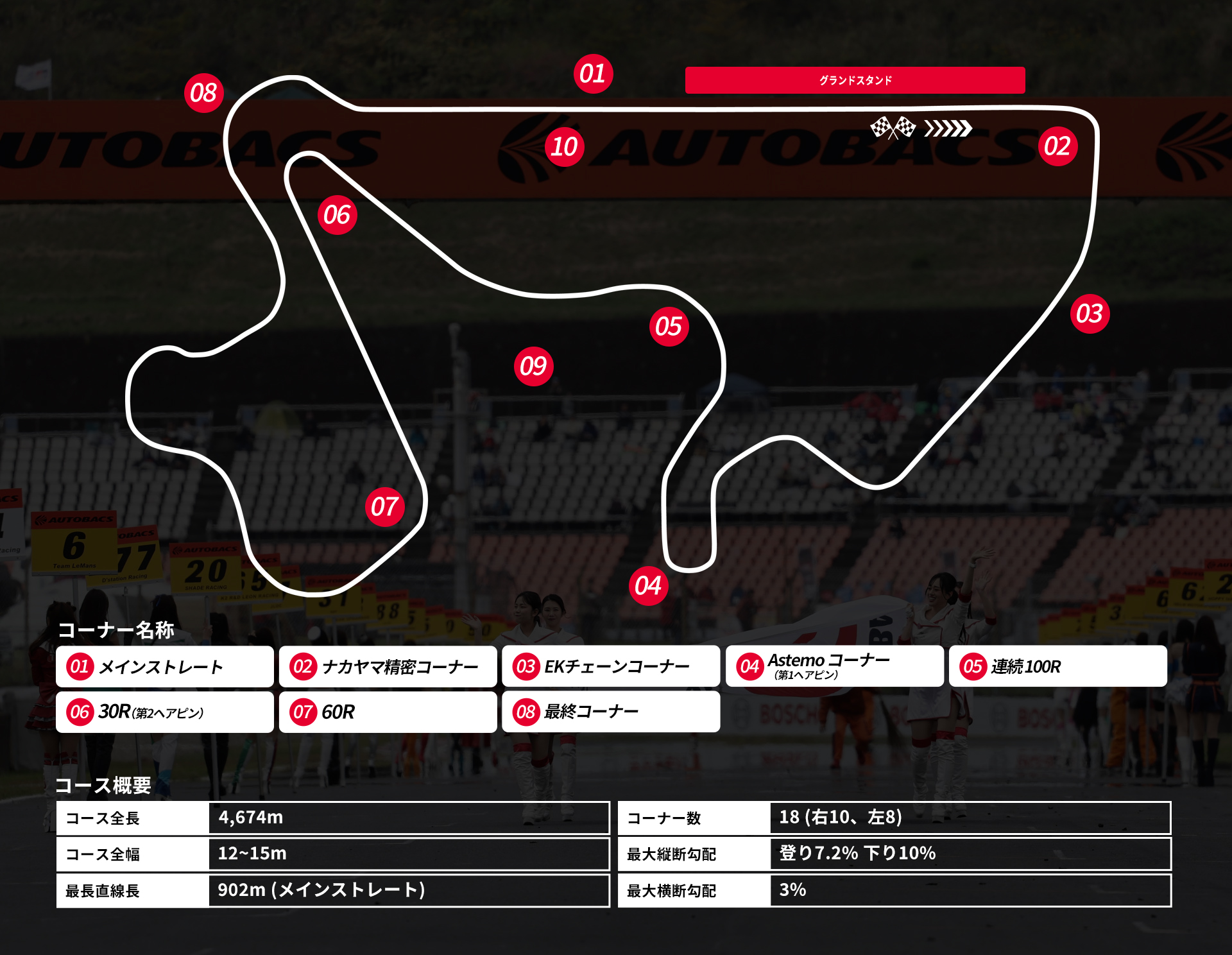This screenshot has width=1232, height=955.
Task: Click marker 04 below the hairpin
Action: pos(648,586)
